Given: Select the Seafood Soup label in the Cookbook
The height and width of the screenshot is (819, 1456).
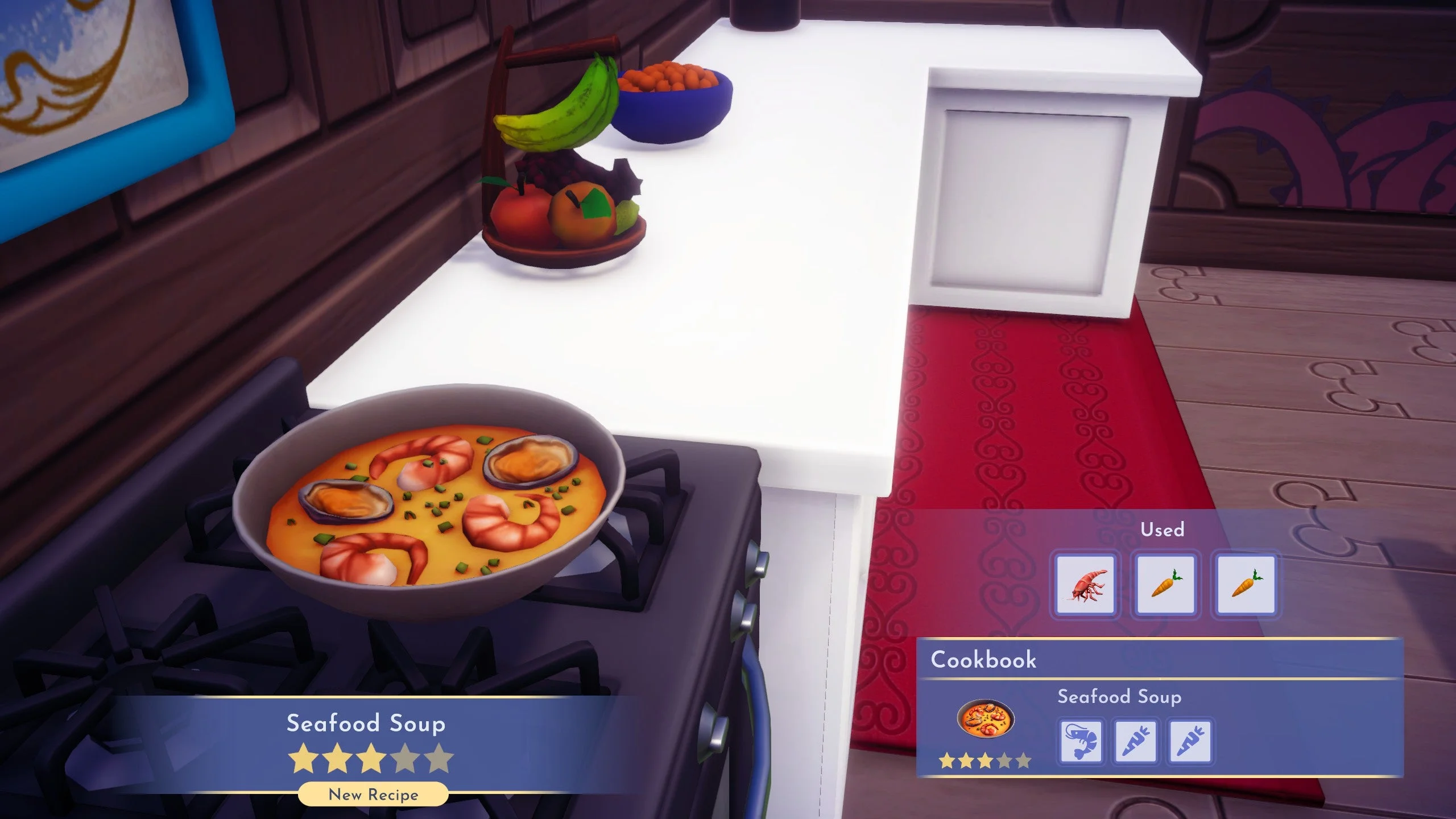Looking at the screenshot, I should point(1121,697).
